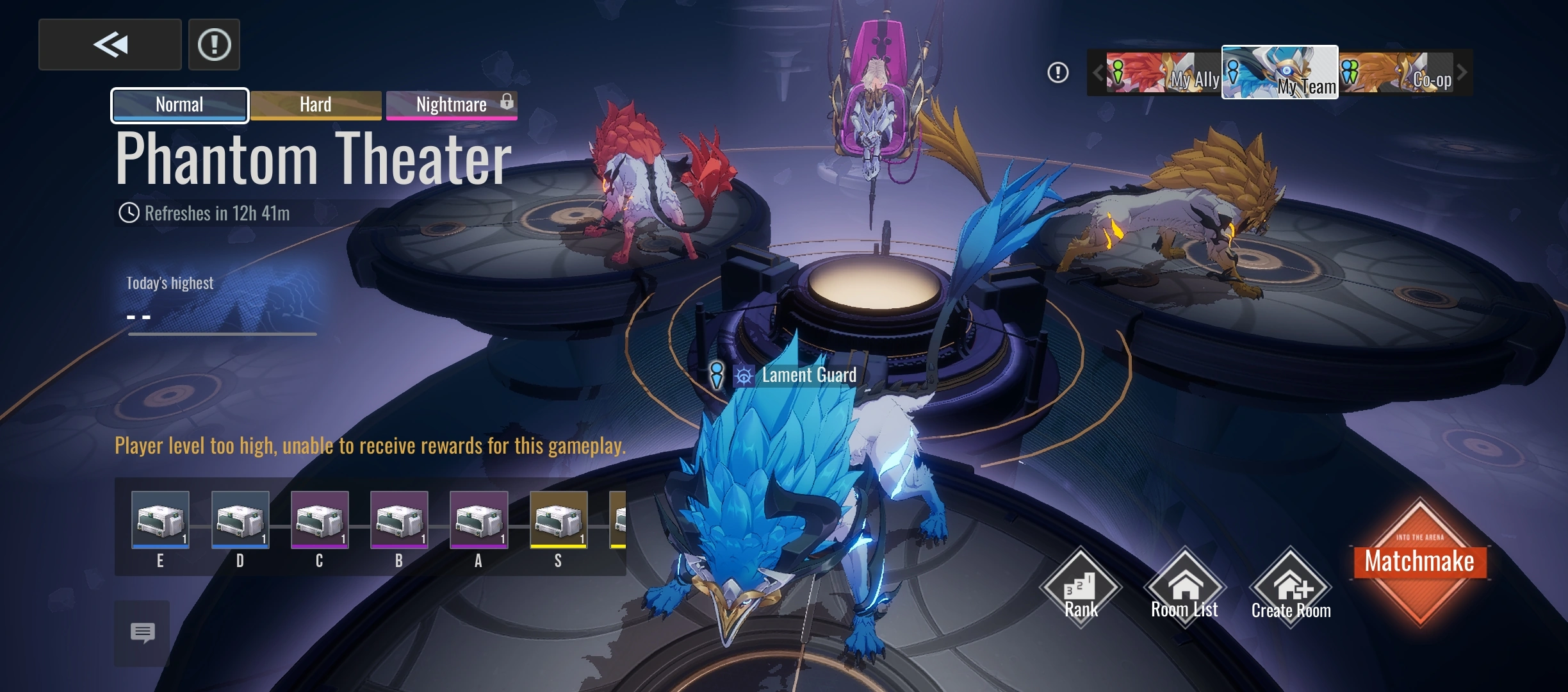
Task: Select the Co-op team option
Action: [x=1403, y=73]
